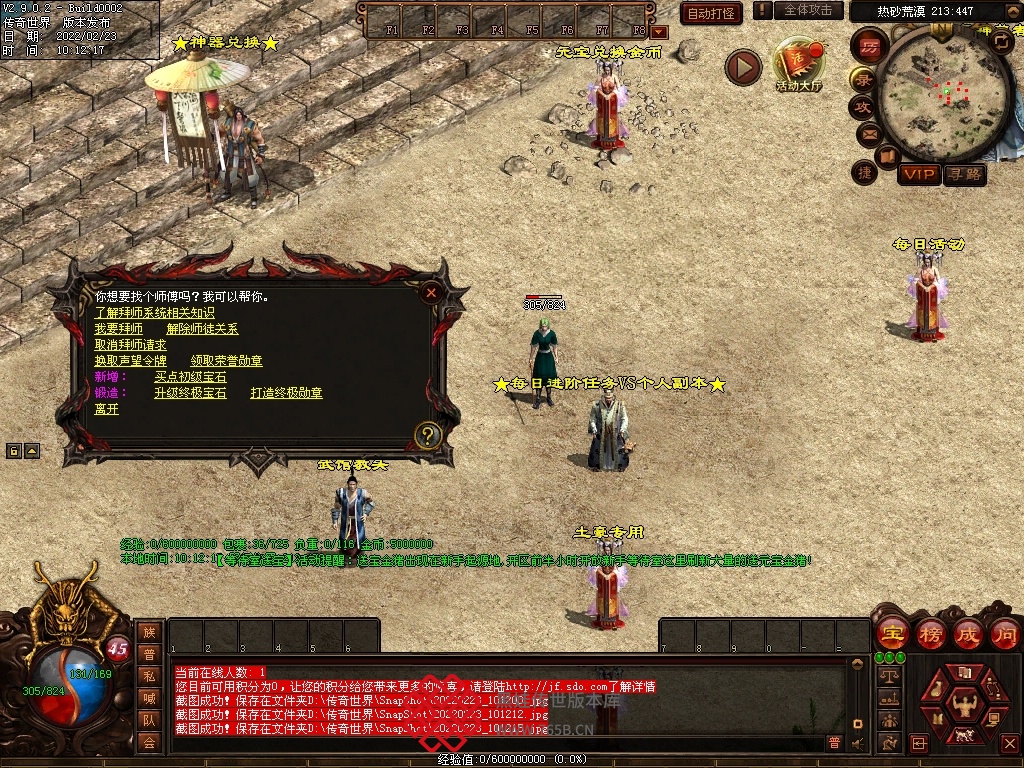
Task: Select 升级终极宝石 forging option
Action: [190, 393]
